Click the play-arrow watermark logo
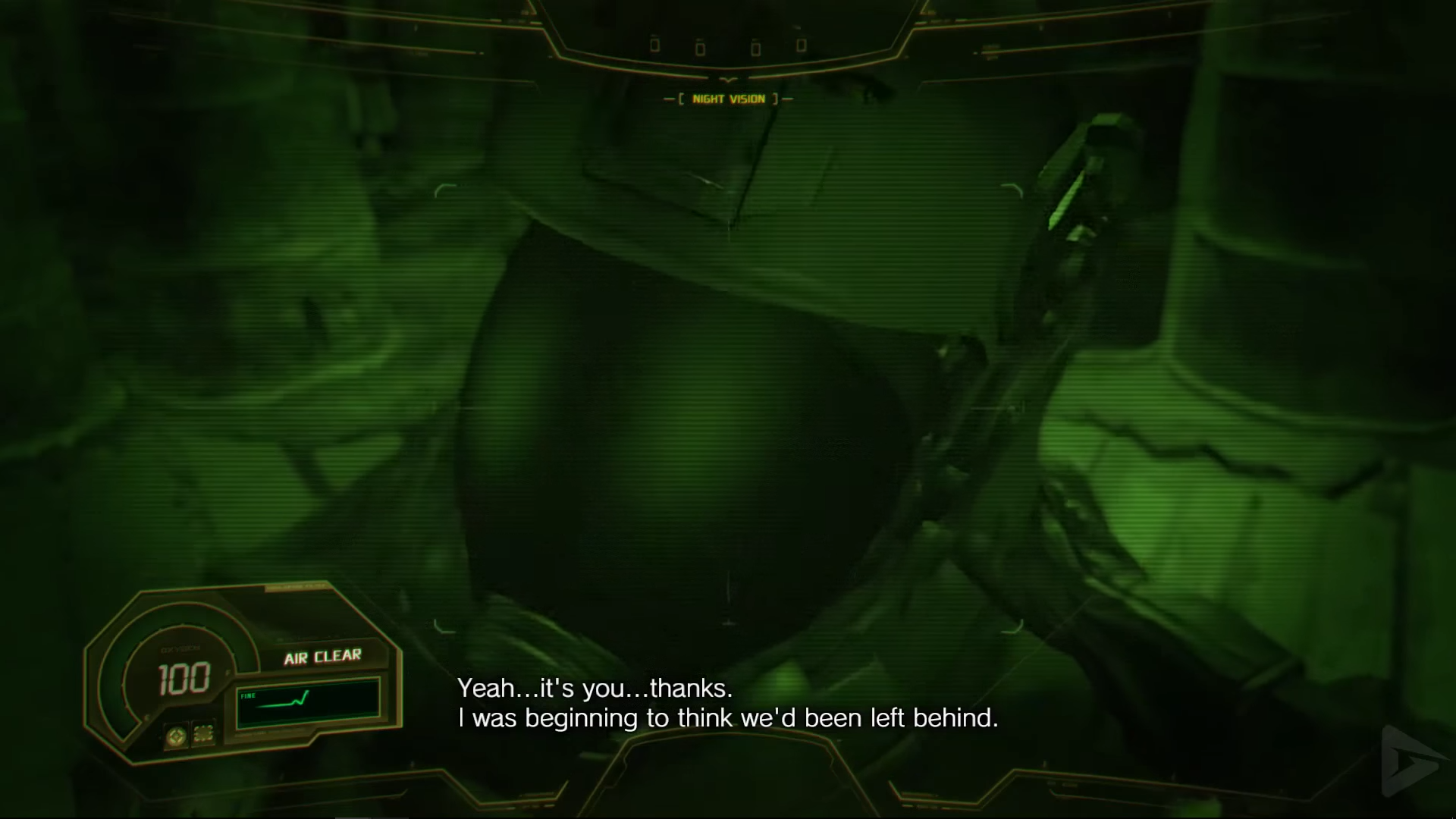Viewport: 1456px width, 819px height. 1412,761
